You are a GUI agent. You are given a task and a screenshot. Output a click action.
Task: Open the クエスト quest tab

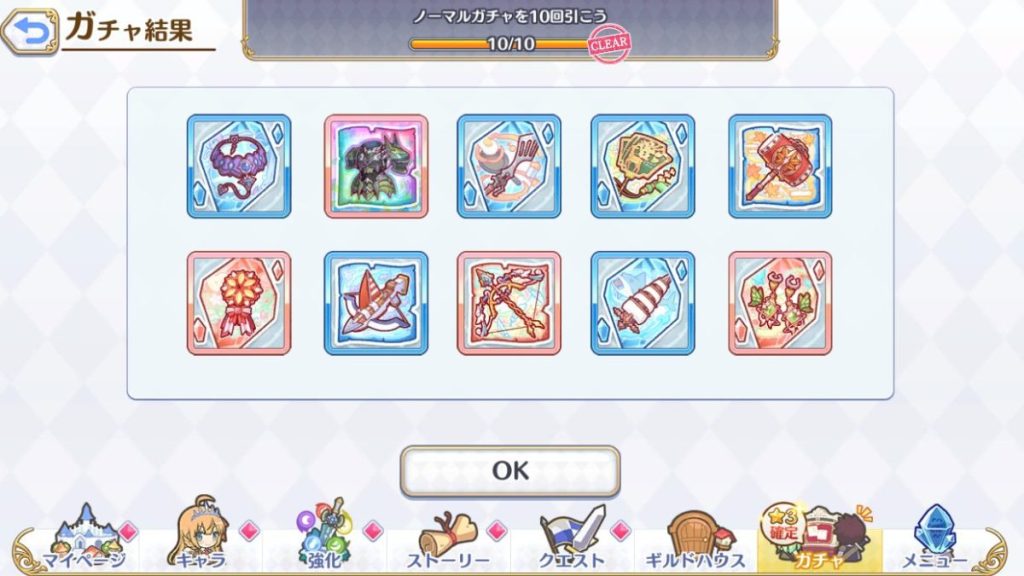click(x=572, y=540)
